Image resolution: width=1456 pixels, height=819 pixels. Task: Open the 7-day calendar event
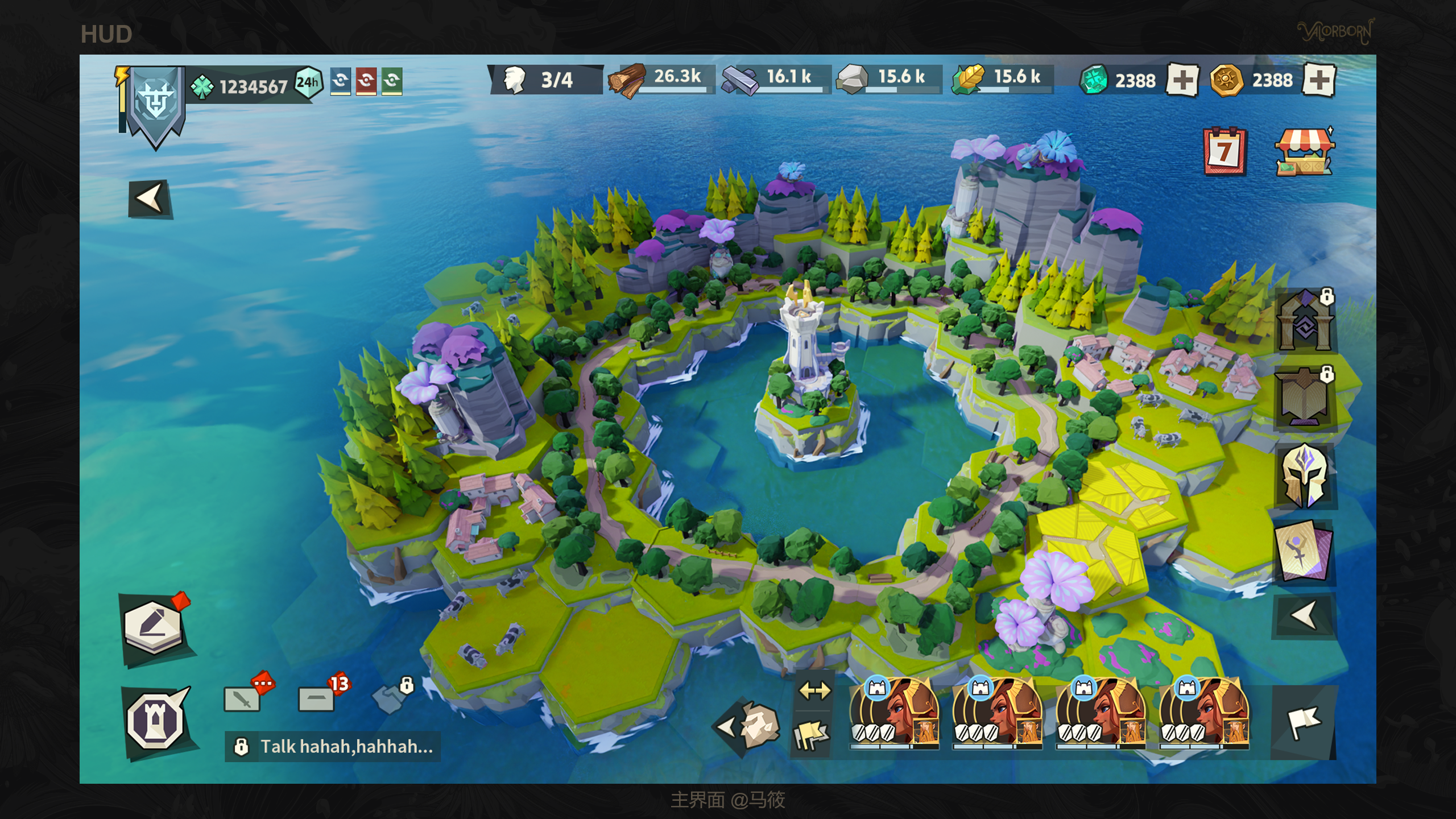click(x=1224, y=151)
